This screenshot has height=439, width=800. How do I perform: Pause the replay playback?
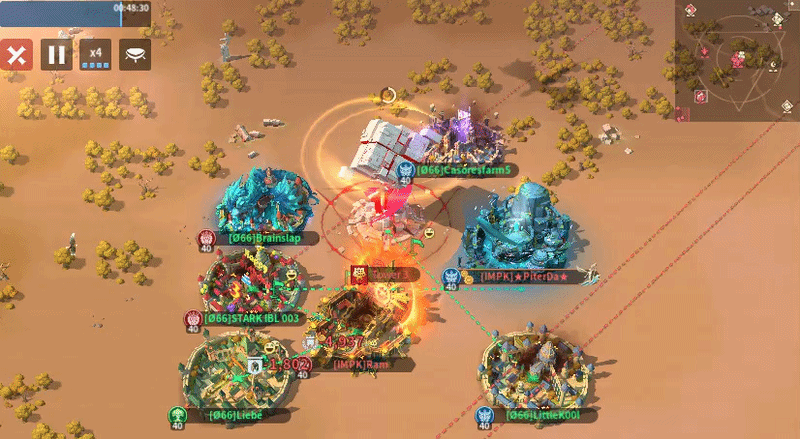56,54
